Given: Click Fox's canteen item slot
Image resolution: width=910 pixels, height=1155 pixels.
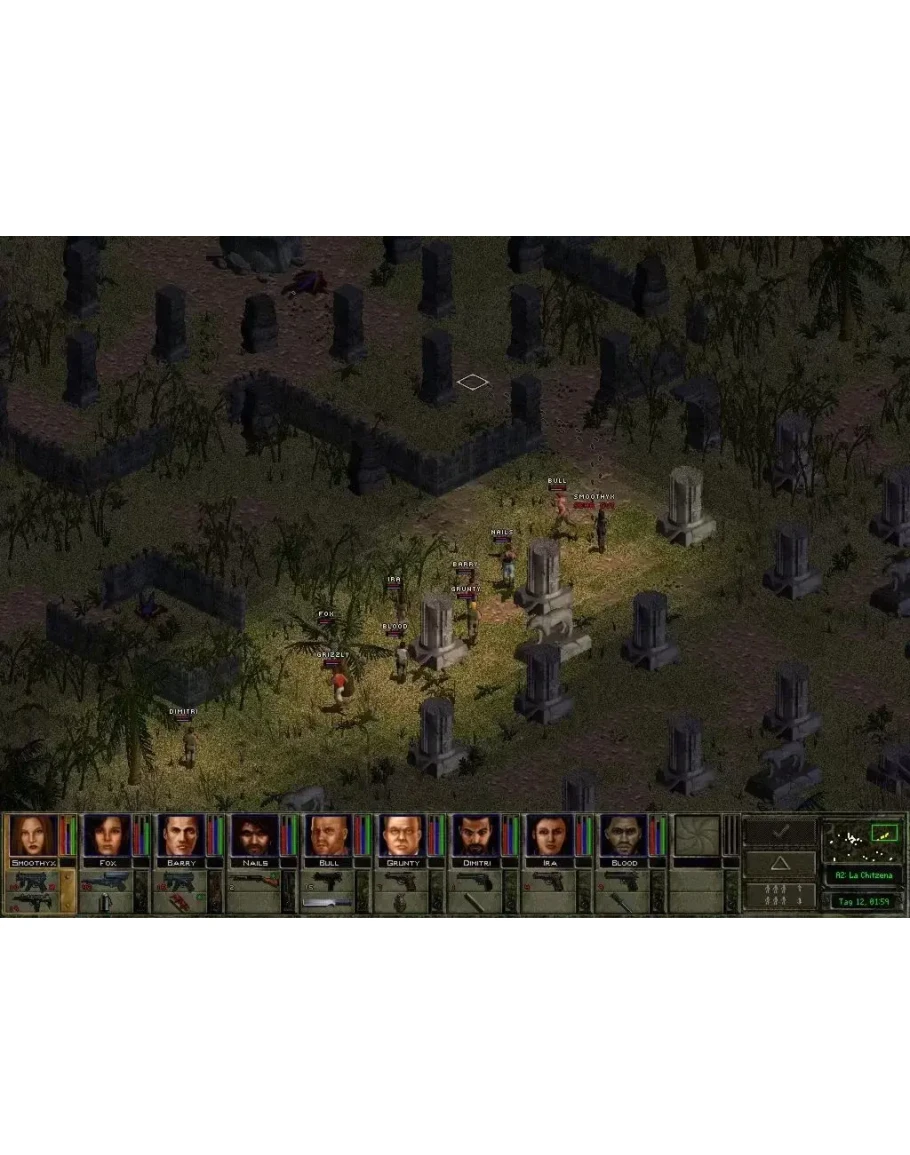Looking at the screenshot, I should 105,901.
